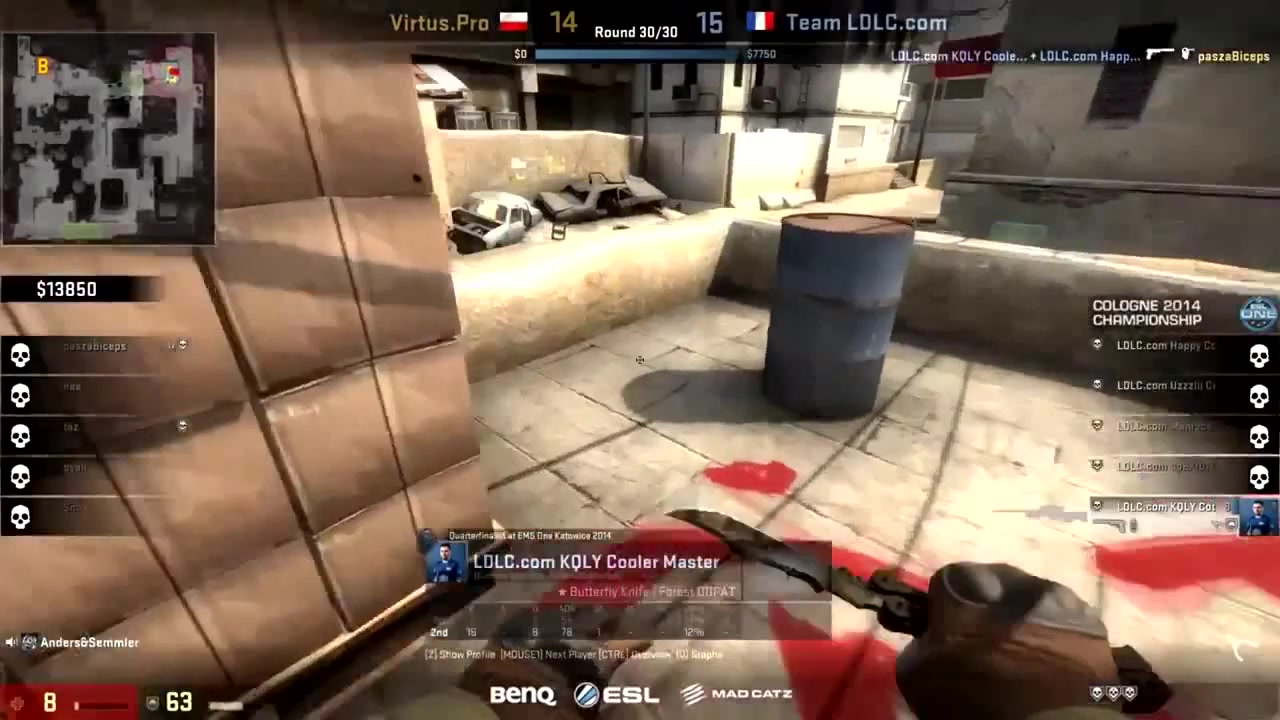This screenshot has height=720, width=1280.
Task: Click the Mad Catz logo
Action: pos(737,694)
